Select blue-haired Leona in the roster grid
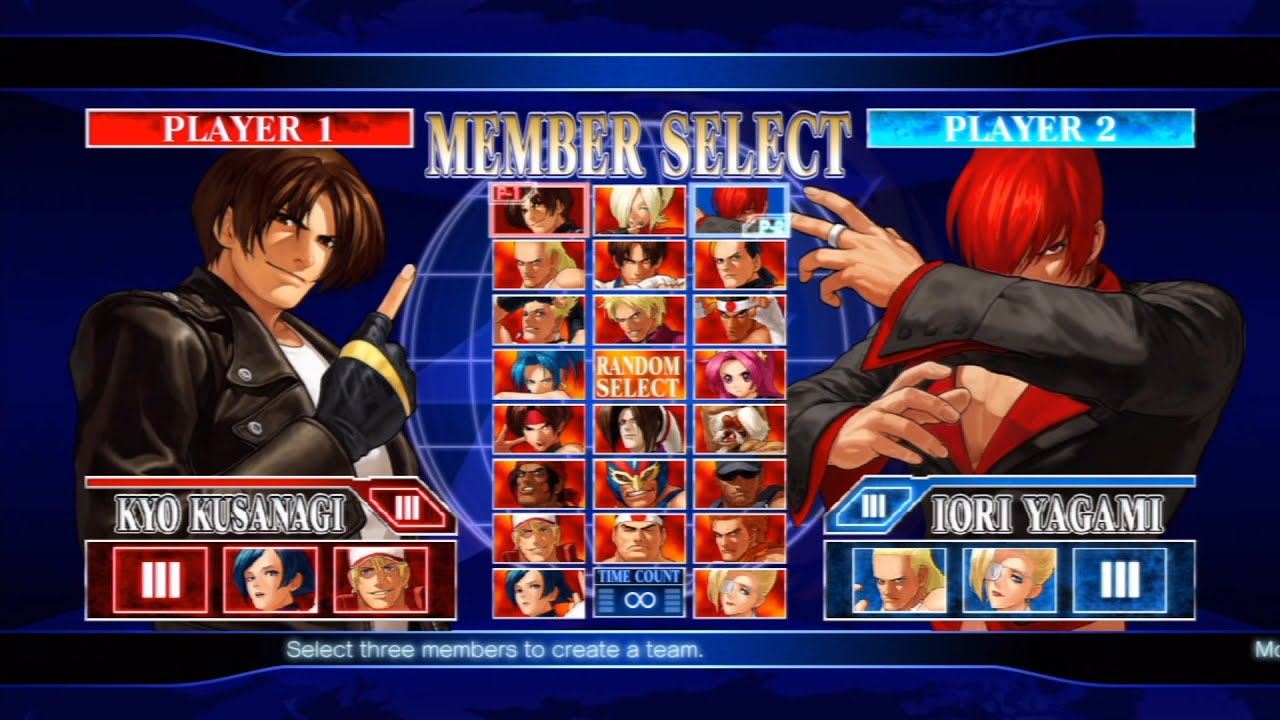Screen dimensions: 1280x720 point(539,374)
